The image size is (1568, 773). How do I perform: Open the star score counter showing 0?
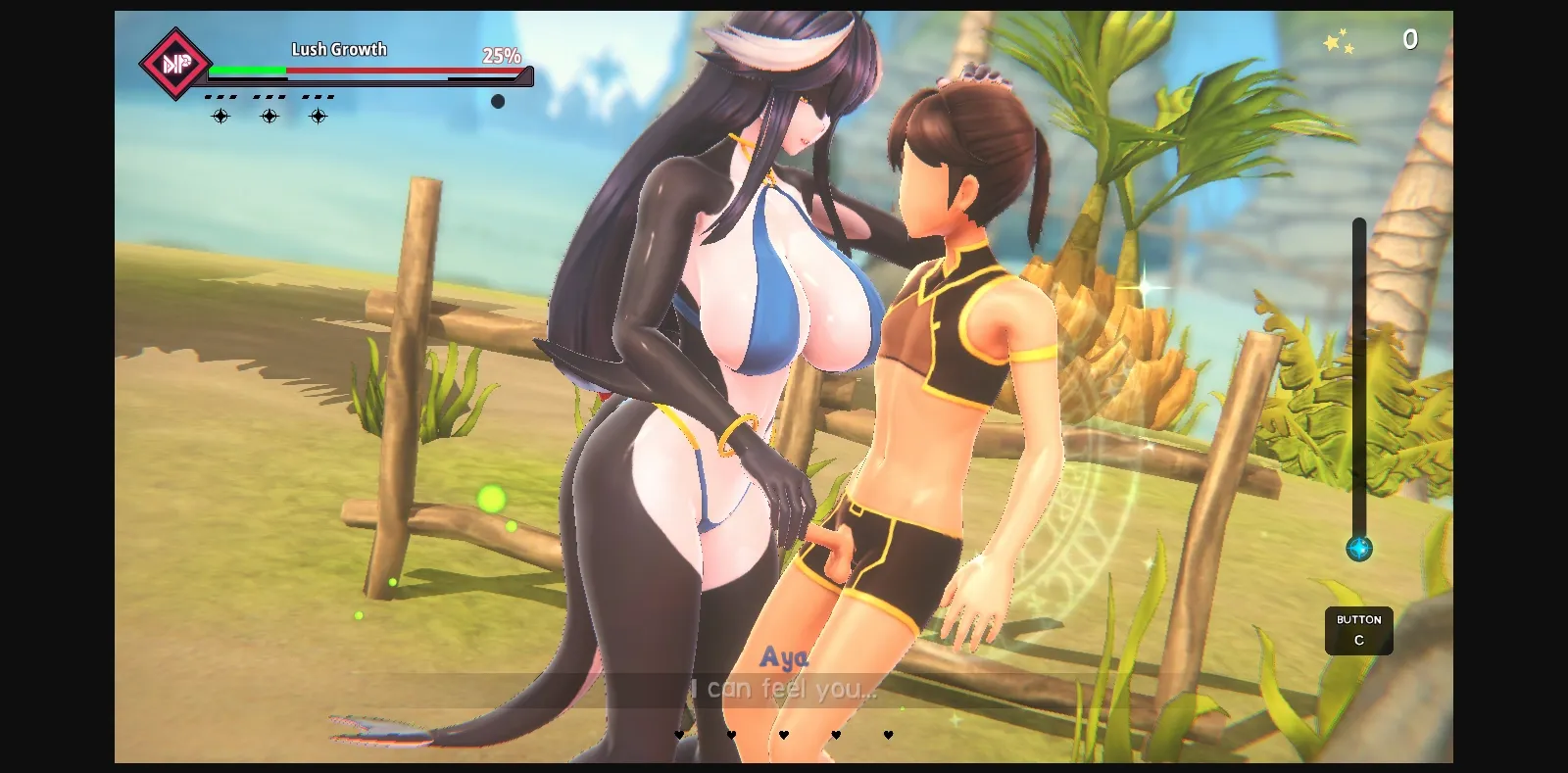pos(1411,41)
